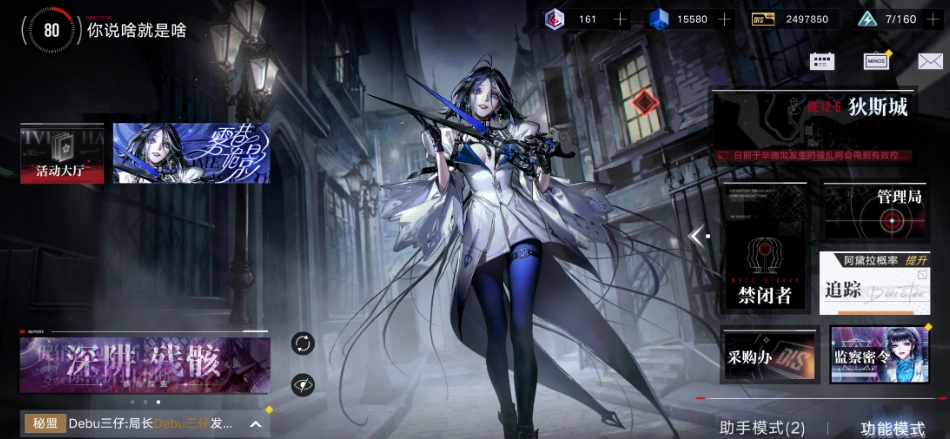Image resolution: width=950 pixels, height=439 pixels.
Task: Expand the 秘盟 chat bar
Action: [256, 424]
